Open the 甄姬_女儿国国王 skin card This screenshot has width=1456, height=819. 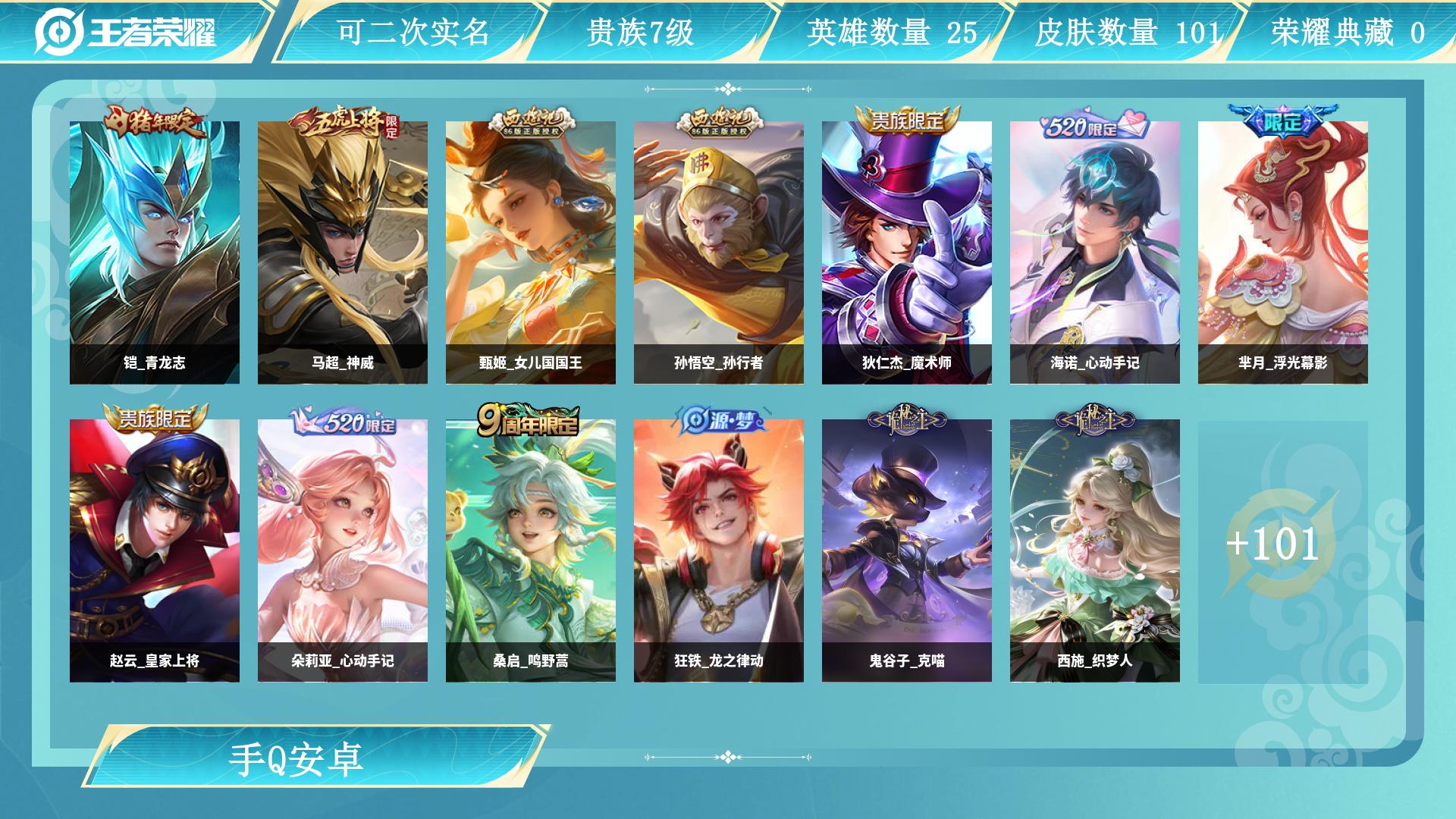pyautogui.click(x=531, y=253)
